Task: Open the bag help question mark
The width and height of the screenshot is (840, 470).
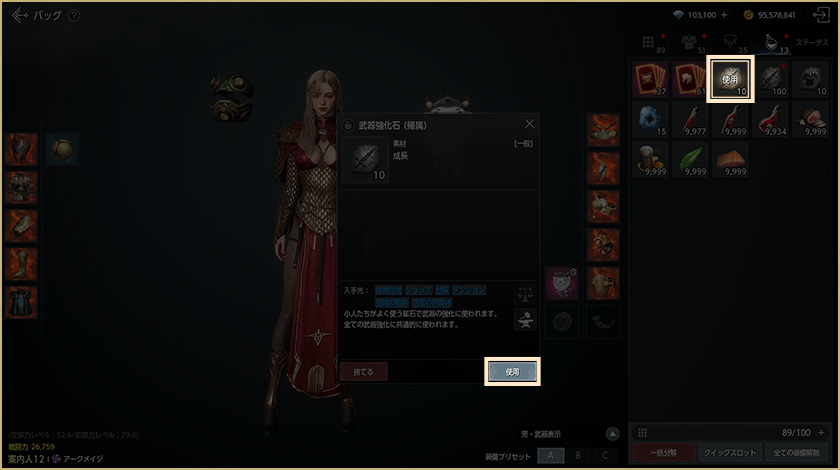Action: [x=74, y=16]
